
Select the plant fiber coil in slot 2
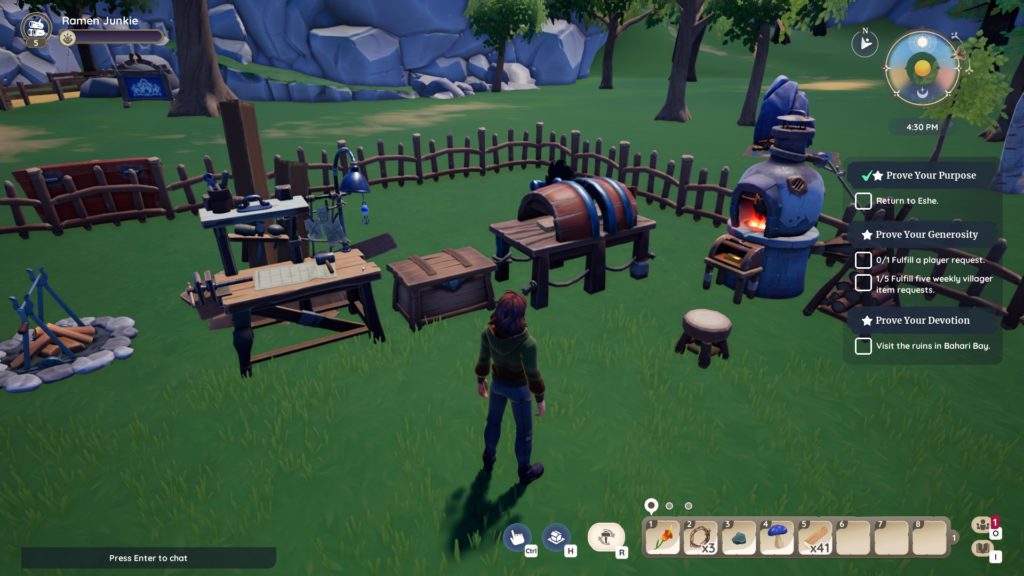(x=702, y=538)
